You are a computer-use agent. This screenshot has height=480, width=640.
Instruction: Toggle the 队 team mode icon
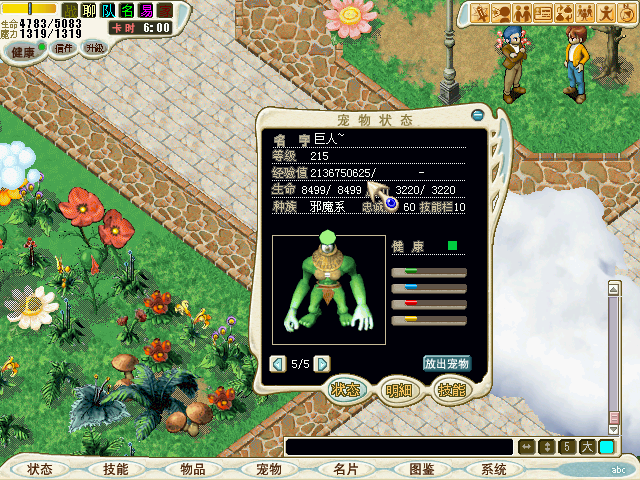coord(108,10)
